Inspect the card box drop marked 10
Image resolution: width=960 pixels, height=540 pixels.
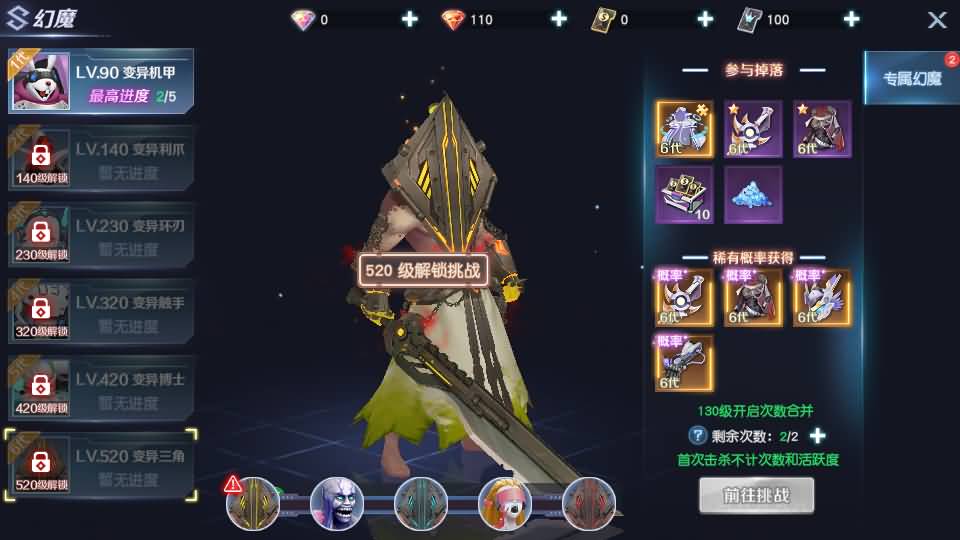[x=685, y=195]
